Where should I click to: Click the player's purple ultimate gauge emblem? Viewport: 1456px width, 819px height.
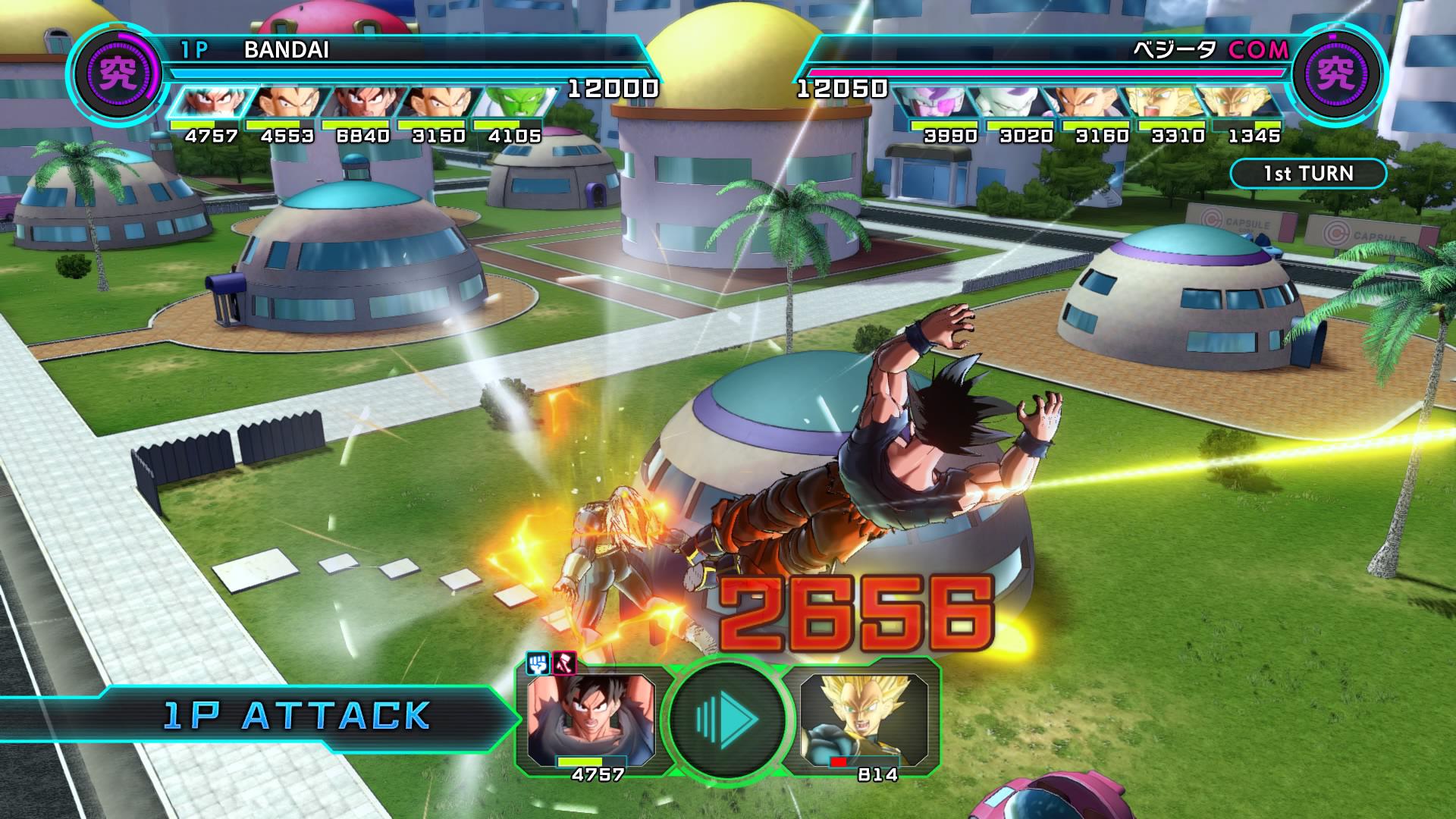118,74
